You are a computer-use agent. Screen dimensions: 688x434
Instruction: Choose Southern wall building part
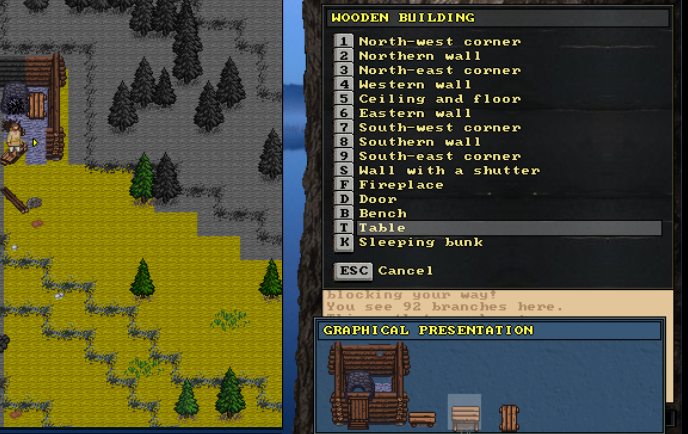420,142
